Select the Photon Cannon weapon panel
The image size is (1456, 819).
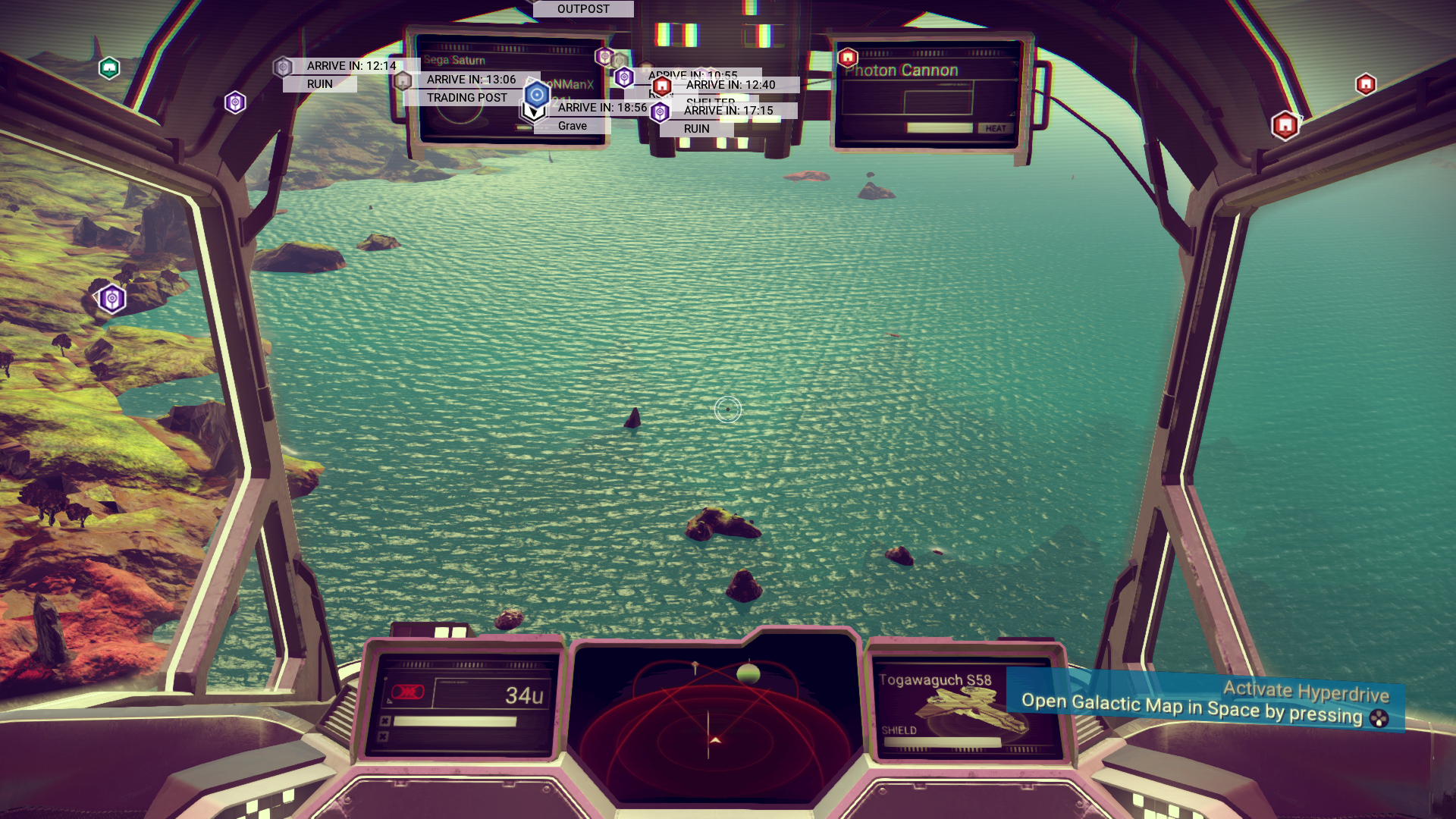929,95
